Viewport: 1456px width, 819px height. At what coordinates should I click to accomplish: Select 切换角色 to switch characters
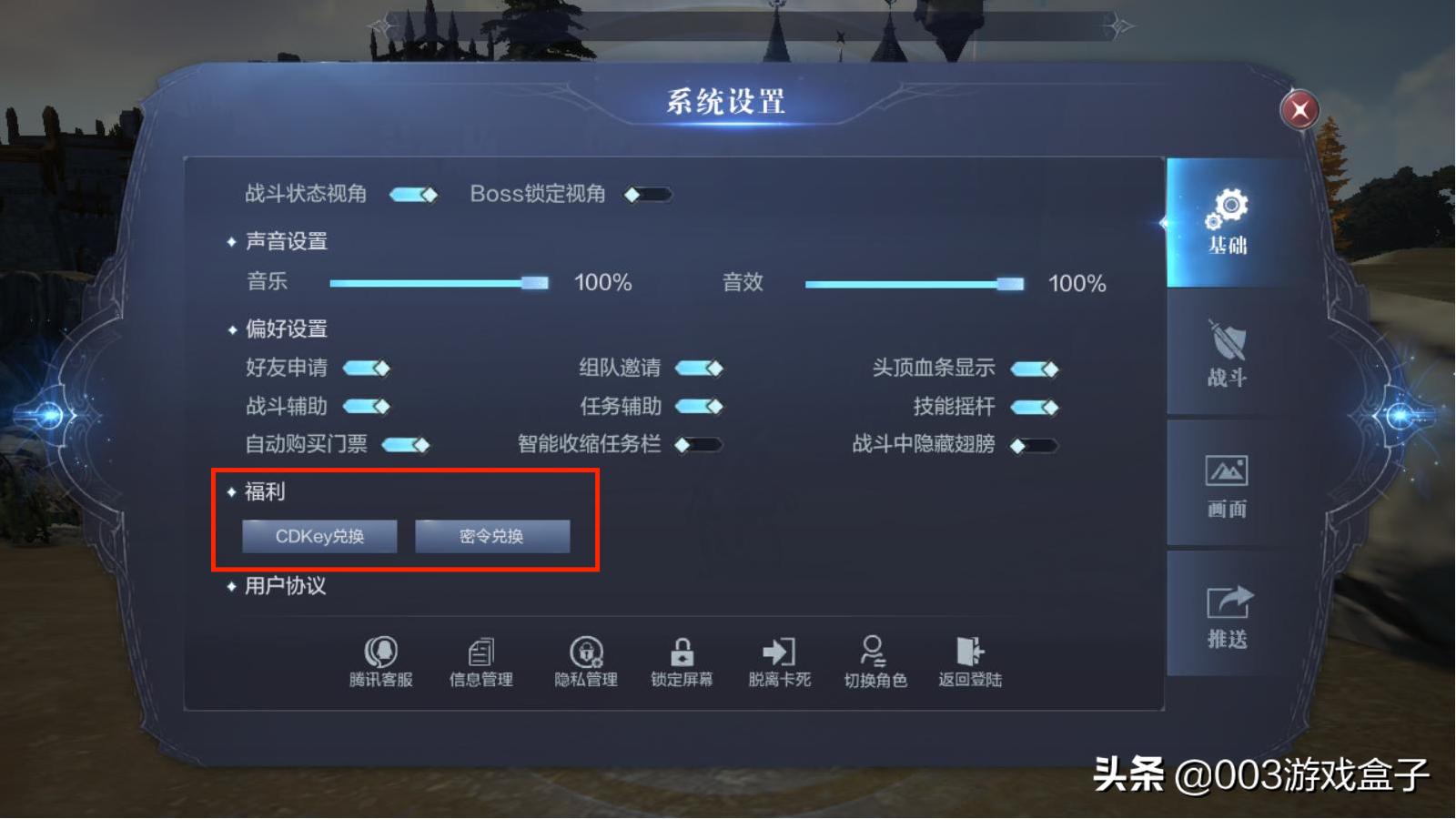click(x=874, y=660)
